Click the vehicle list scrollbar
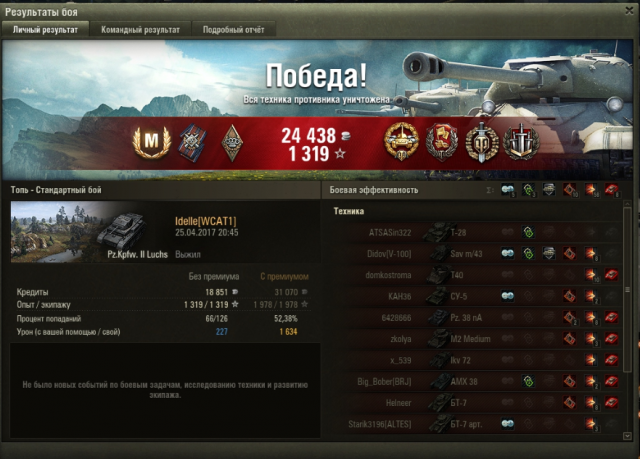The image size is (640, 459). [628, 300]
